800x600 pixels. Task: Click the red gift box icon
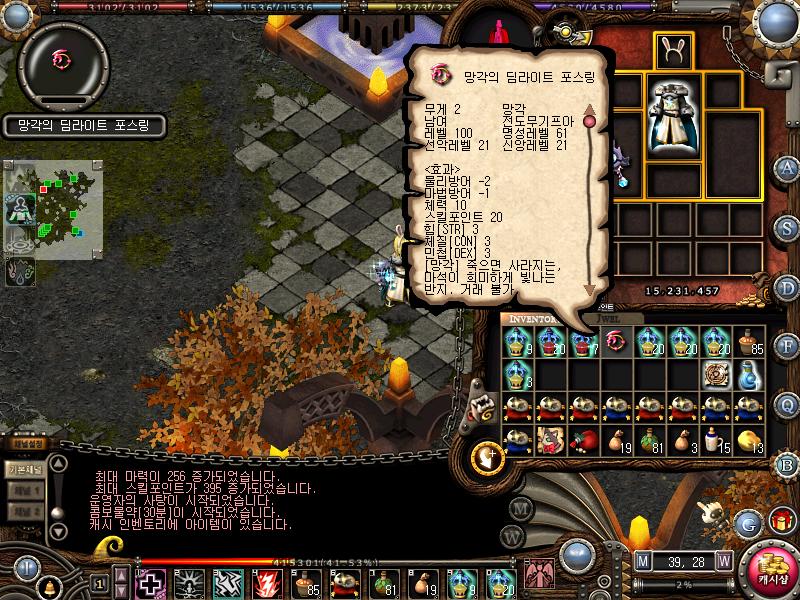(x=781, y=521)
